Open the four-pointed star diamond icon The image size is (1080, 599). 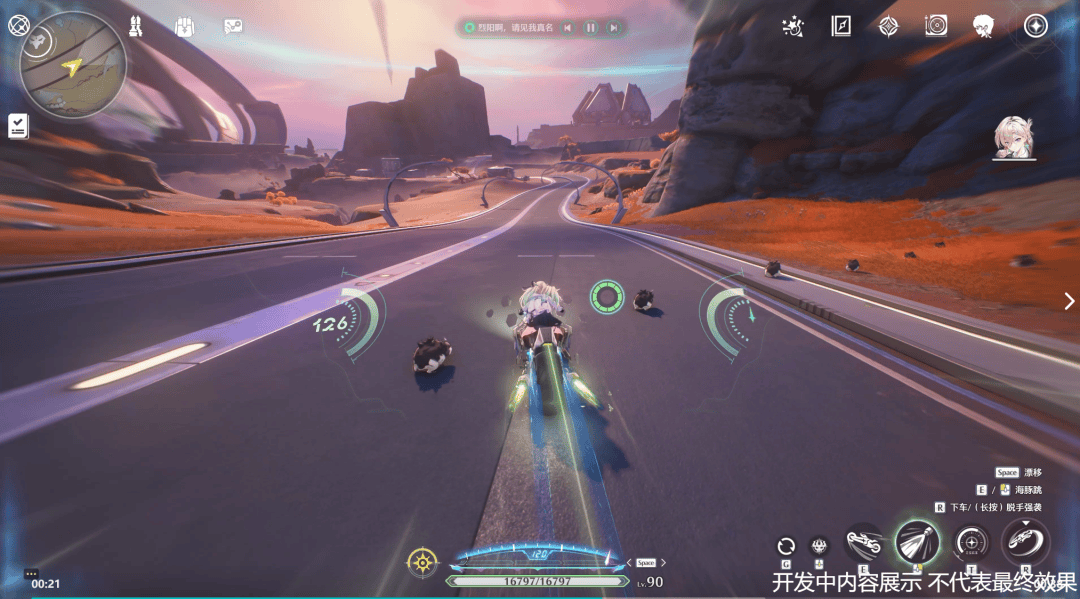pyautogui.click(x=888, y=26)
